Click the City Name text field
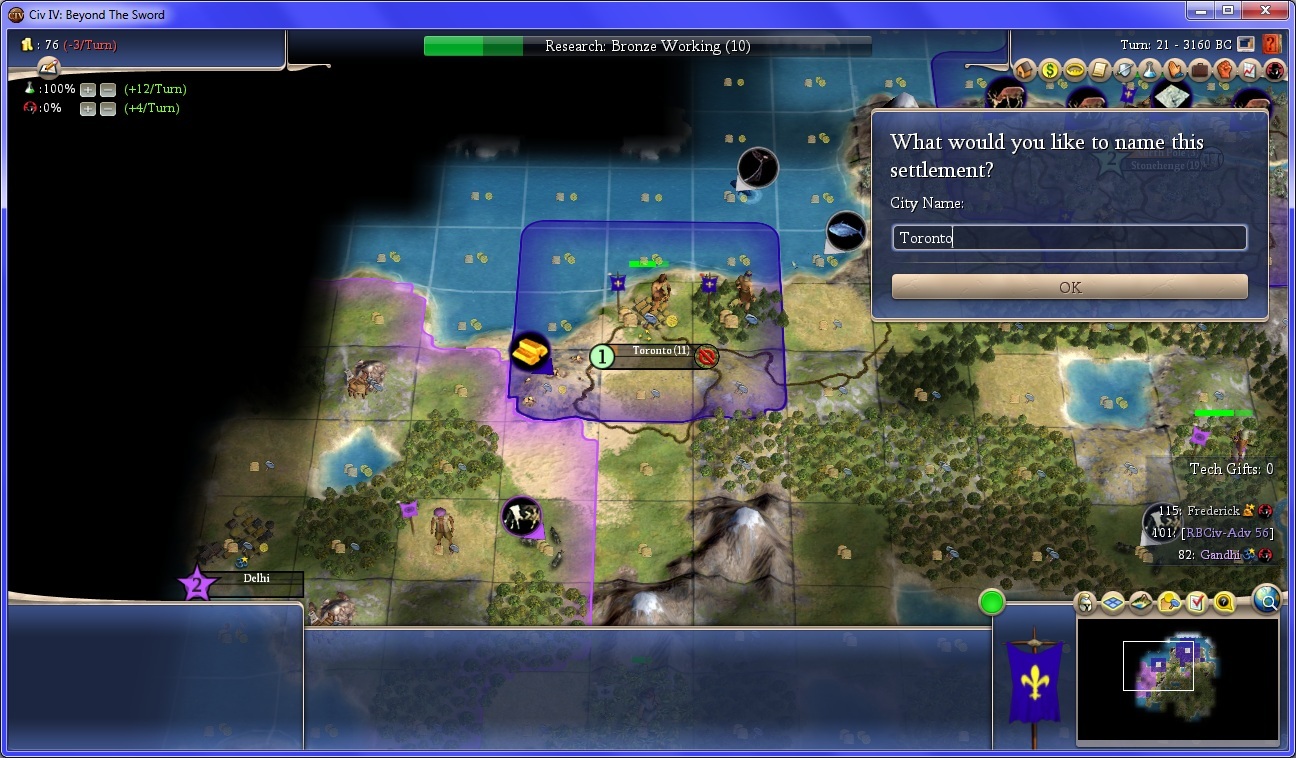This screenshot has height=760, width=1296. 1069,238
